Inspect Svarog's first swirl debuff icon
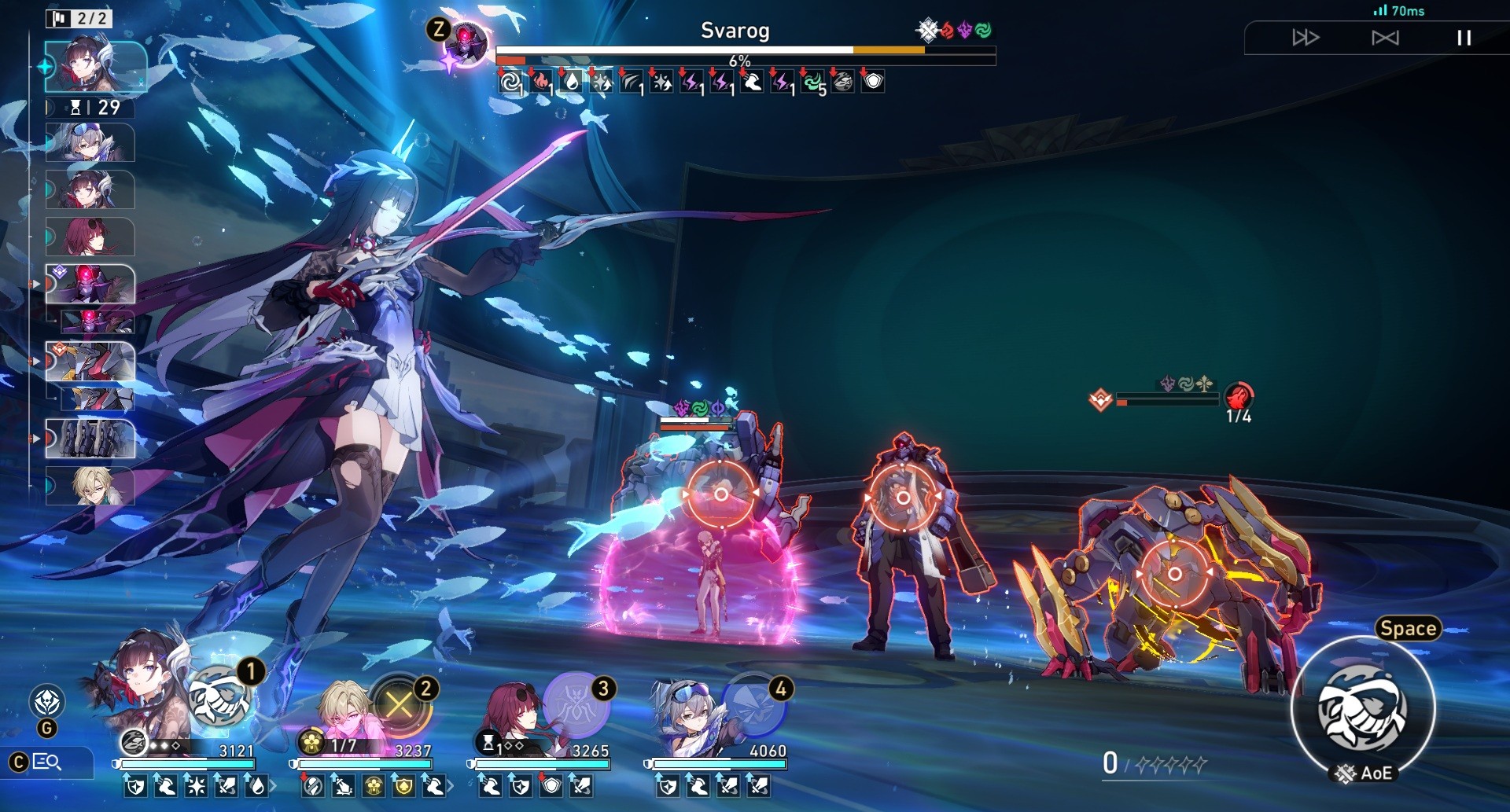The width and height of the screenshot is (1510, 812). pos(511,82)
